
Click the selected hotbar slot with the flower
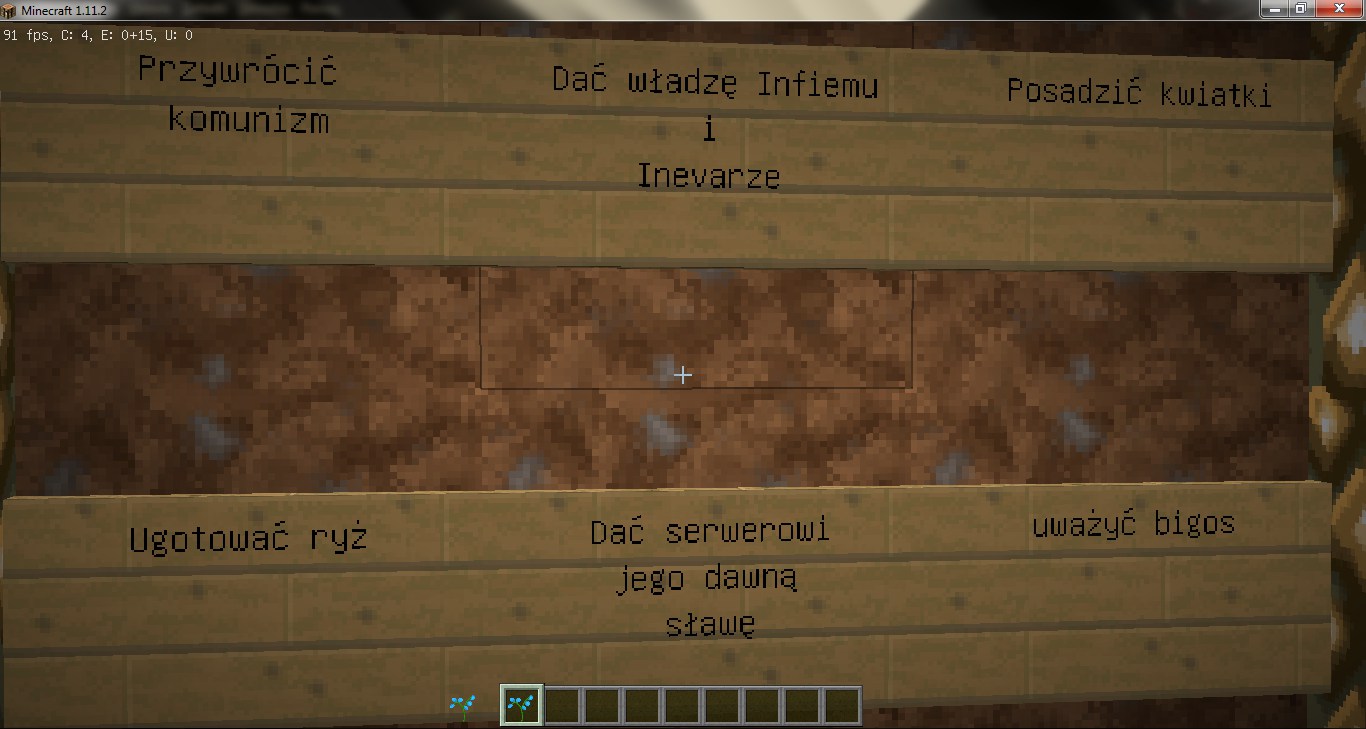tap(521, 704)
